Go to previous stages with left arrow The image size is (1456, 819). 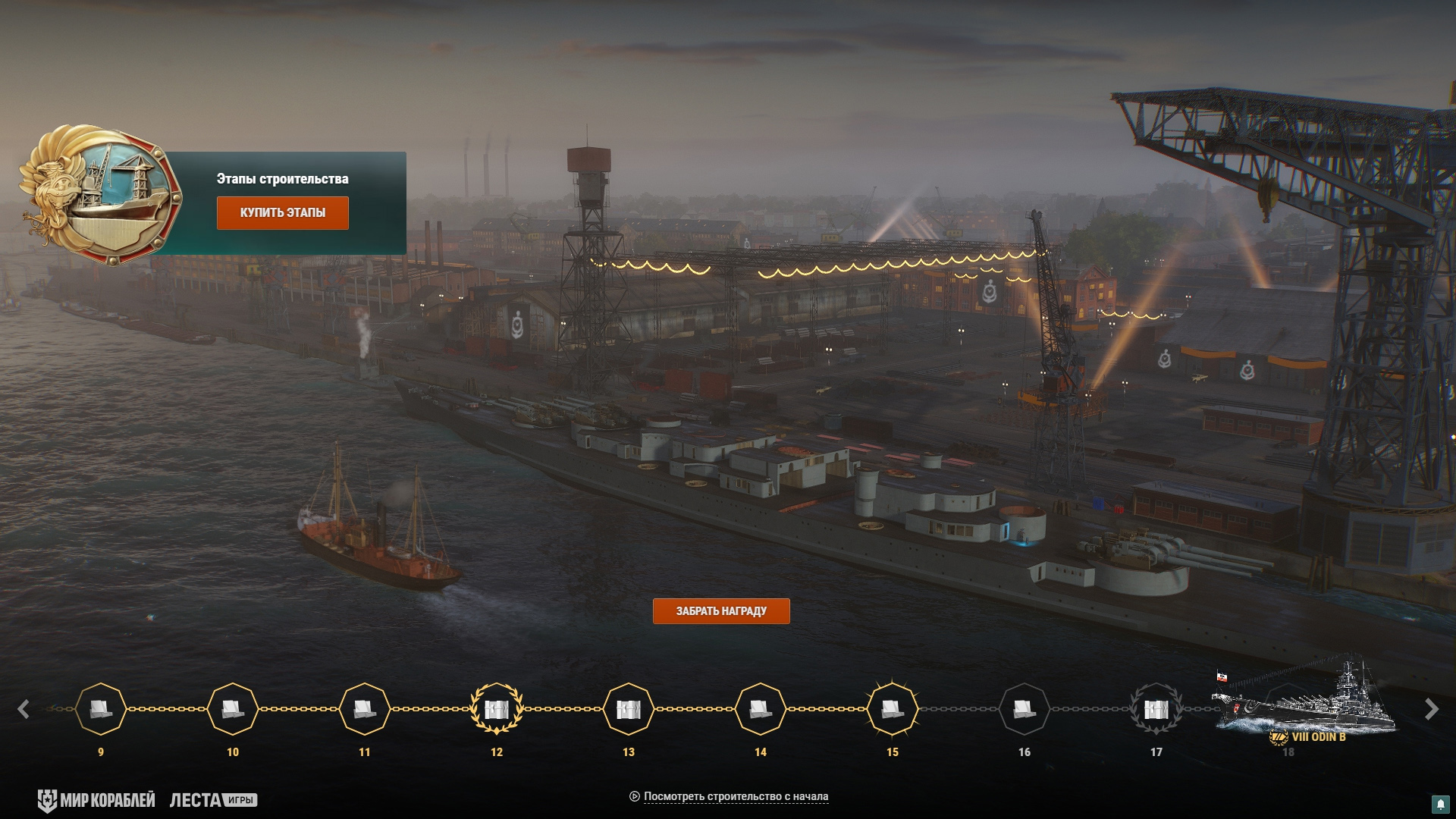coord(24,709)
